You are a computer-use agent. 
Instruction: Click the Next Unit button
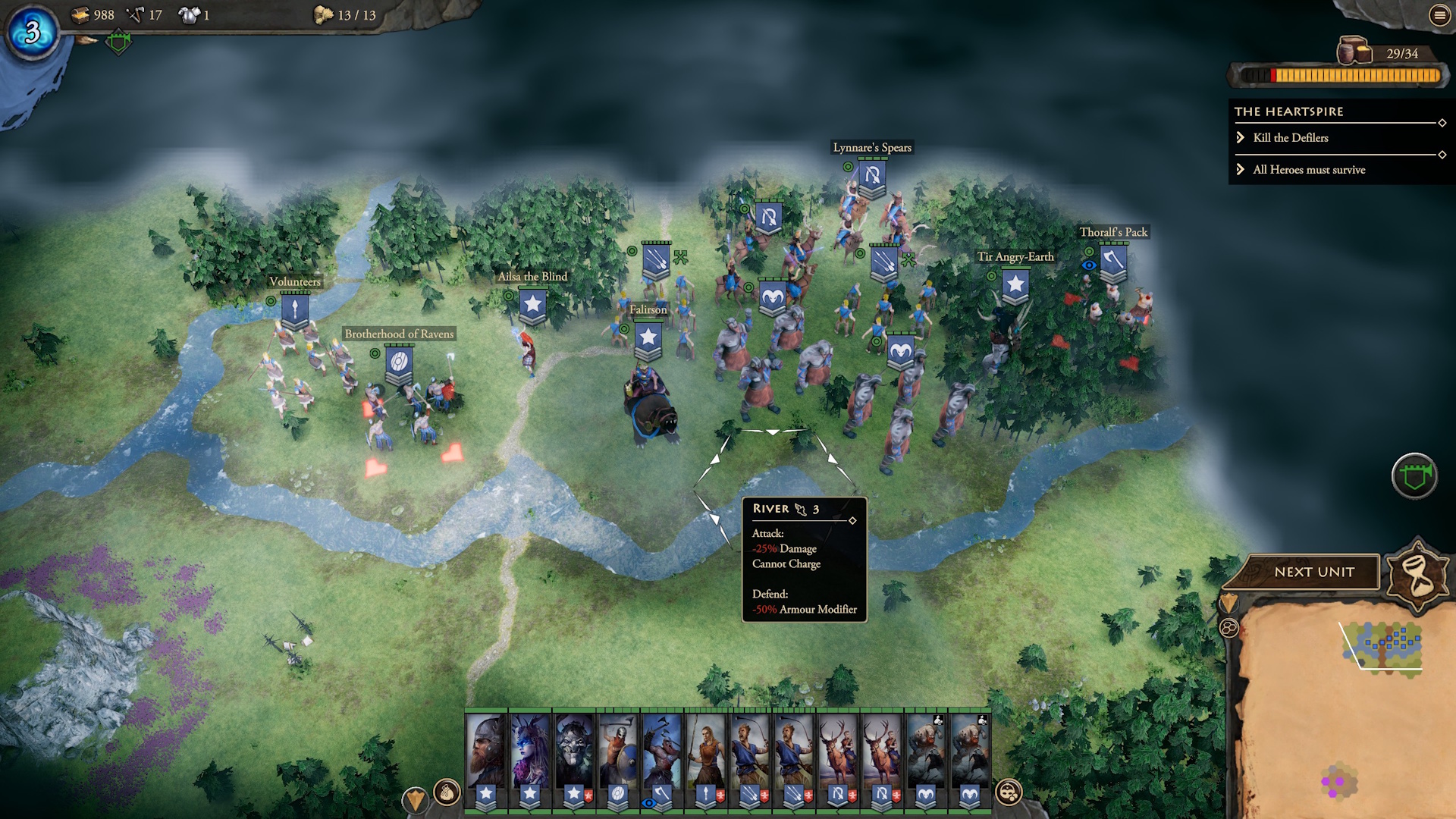(1313, 572)
